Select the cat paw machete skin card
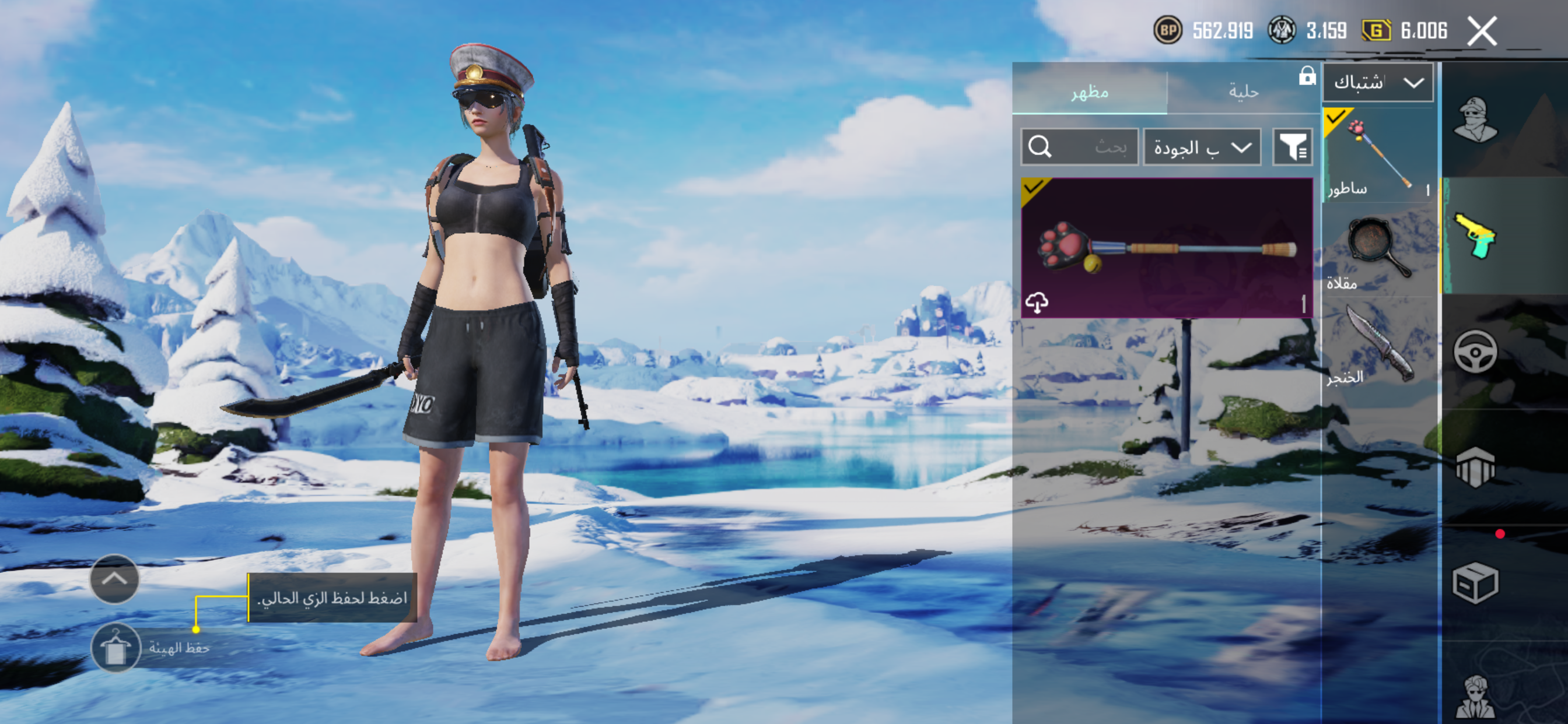Viewport: 1568px width, 724px height. pos(1166,248)
